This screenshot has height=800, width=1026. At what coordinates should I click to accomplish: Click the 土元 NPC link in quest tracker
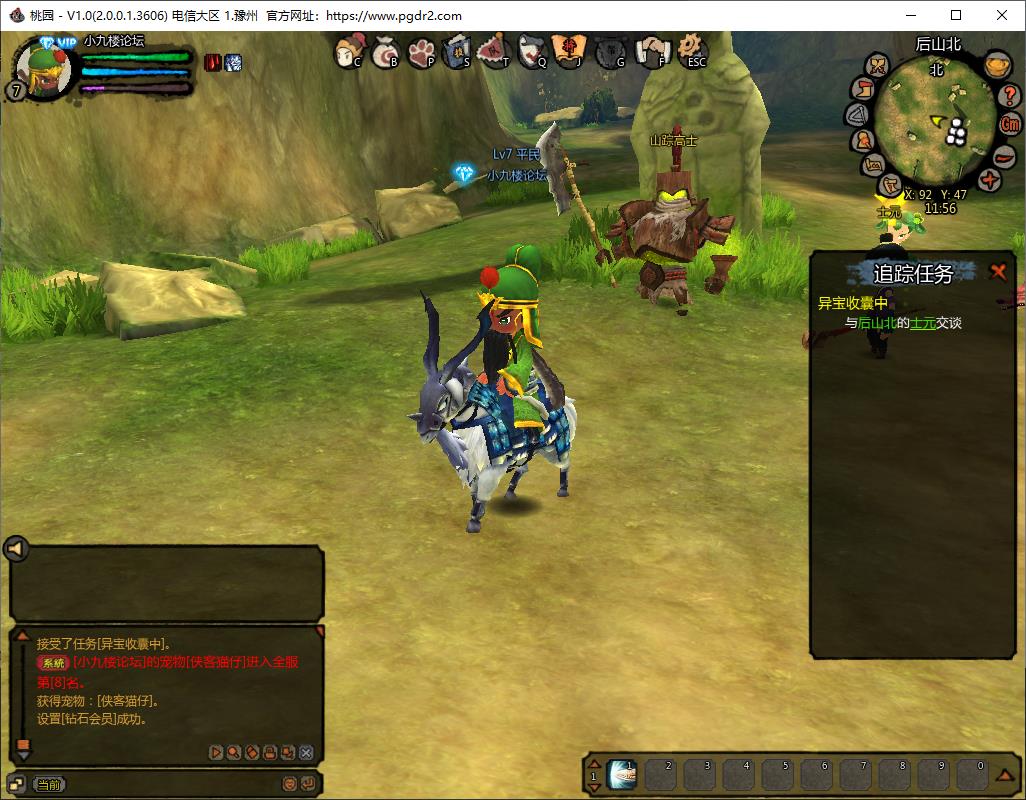[x=920, y=323]
